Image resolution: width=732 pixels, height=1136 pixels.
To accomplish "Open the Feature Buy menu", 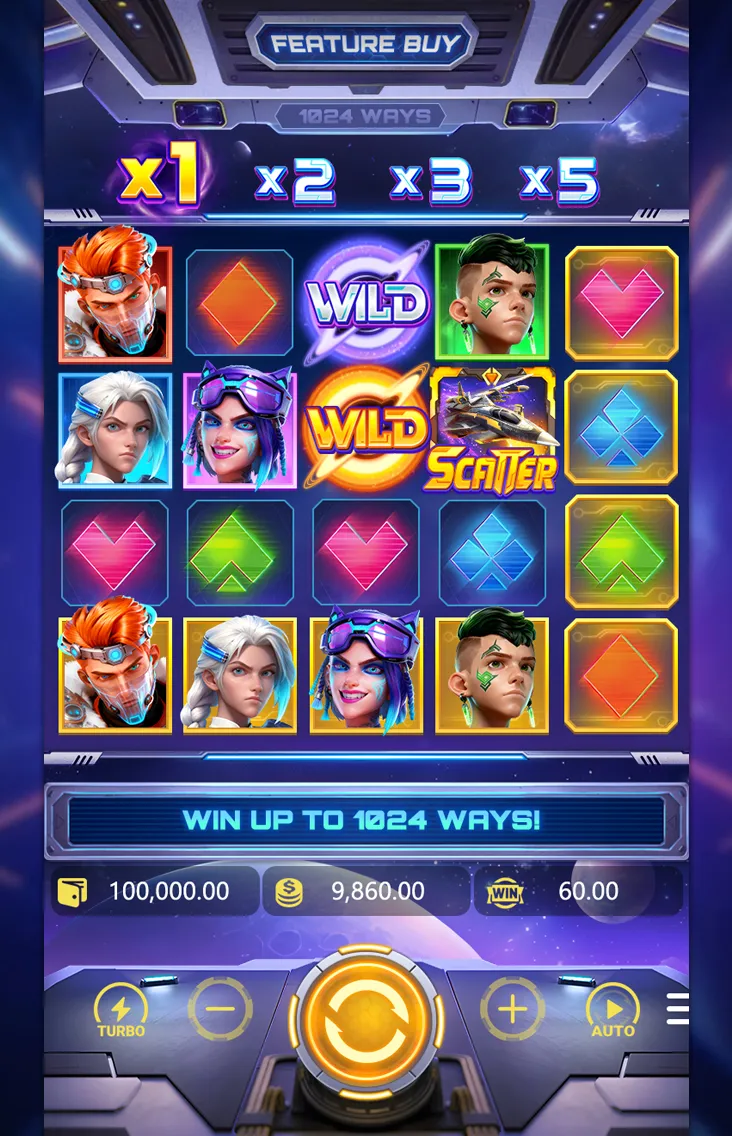I will 365,44.
